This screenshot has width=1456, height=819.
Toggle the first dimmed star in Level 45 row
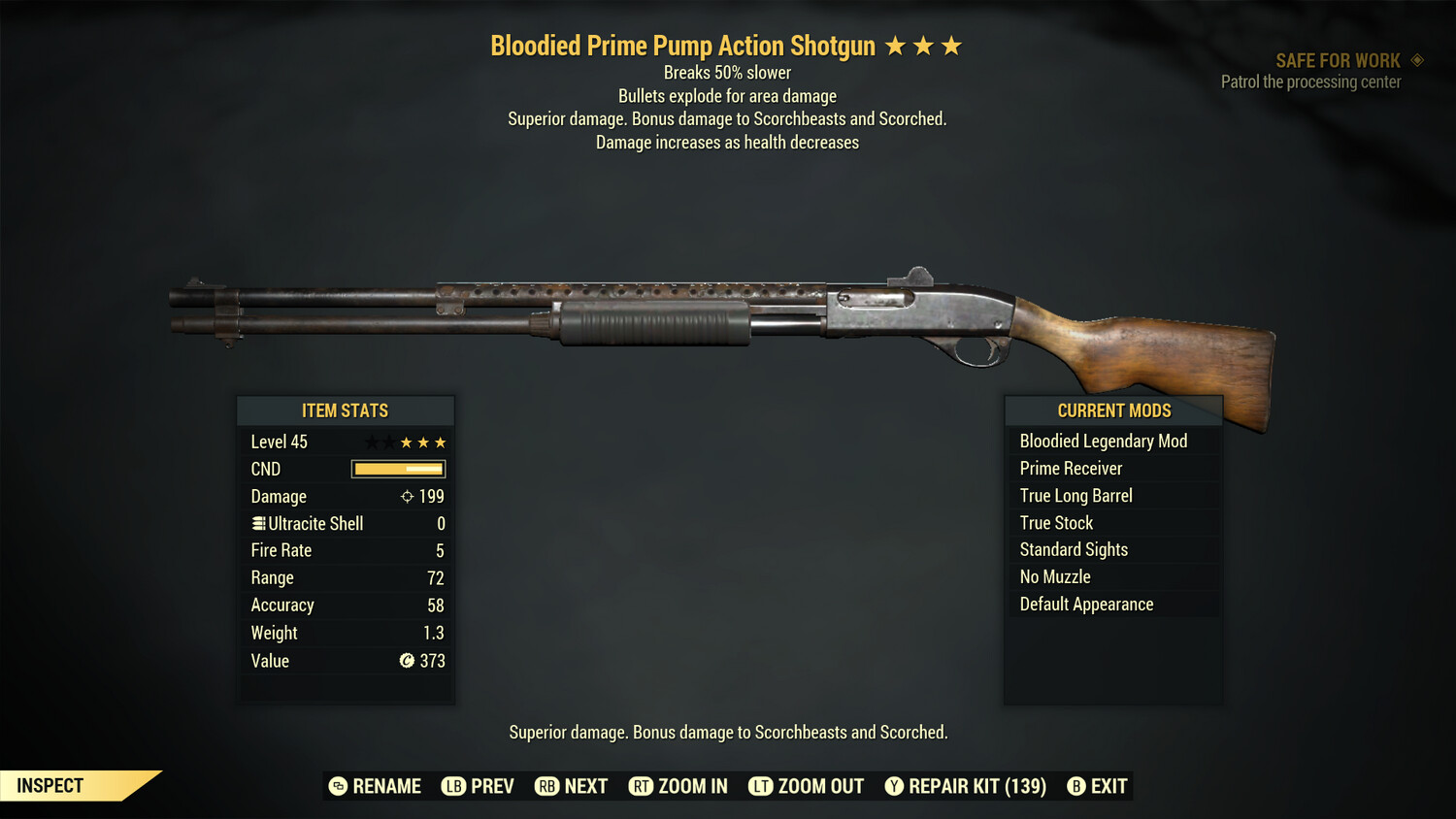coord(370,442)
